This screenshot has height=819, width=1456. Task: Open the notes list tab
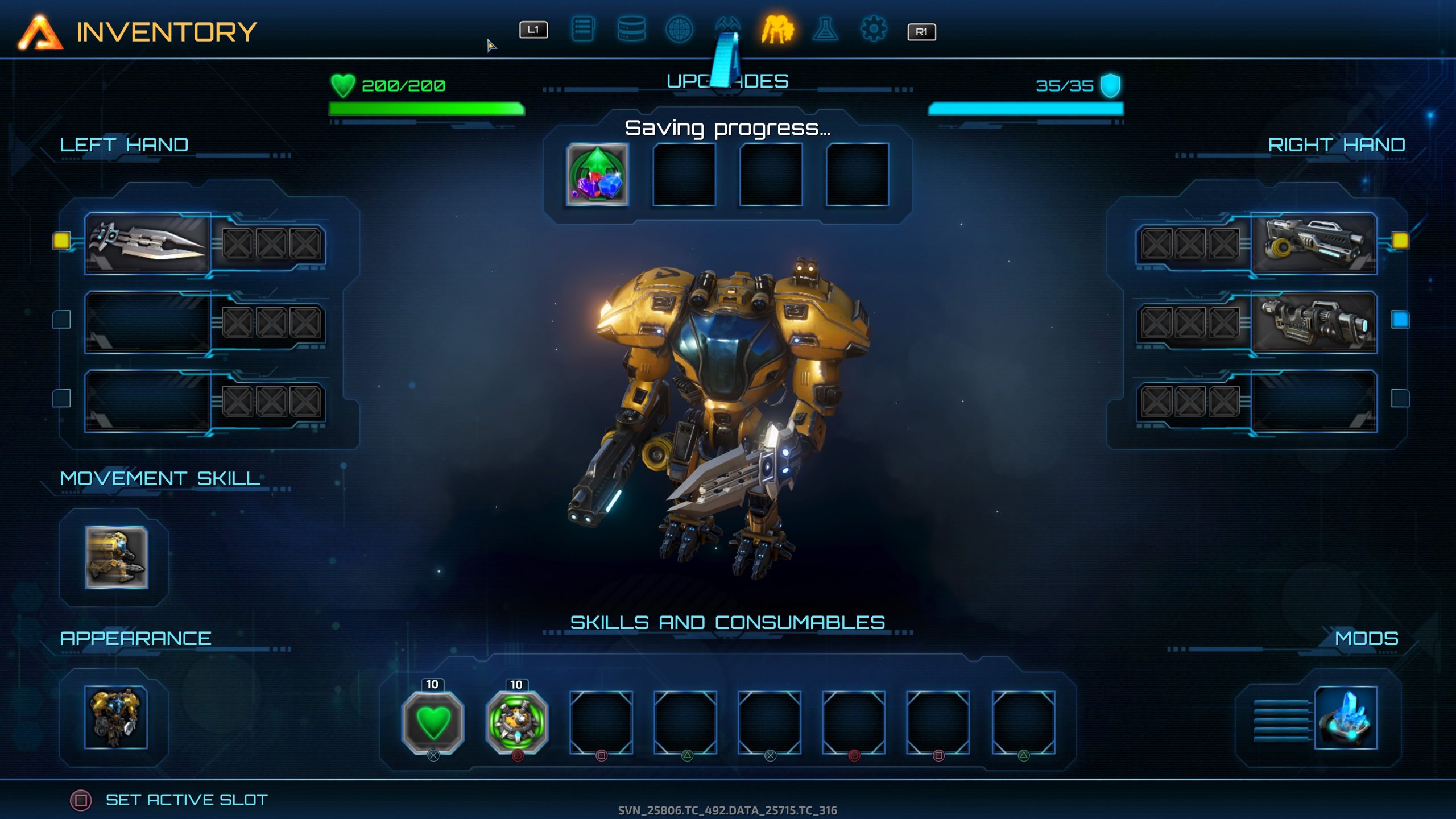(582, 30)
